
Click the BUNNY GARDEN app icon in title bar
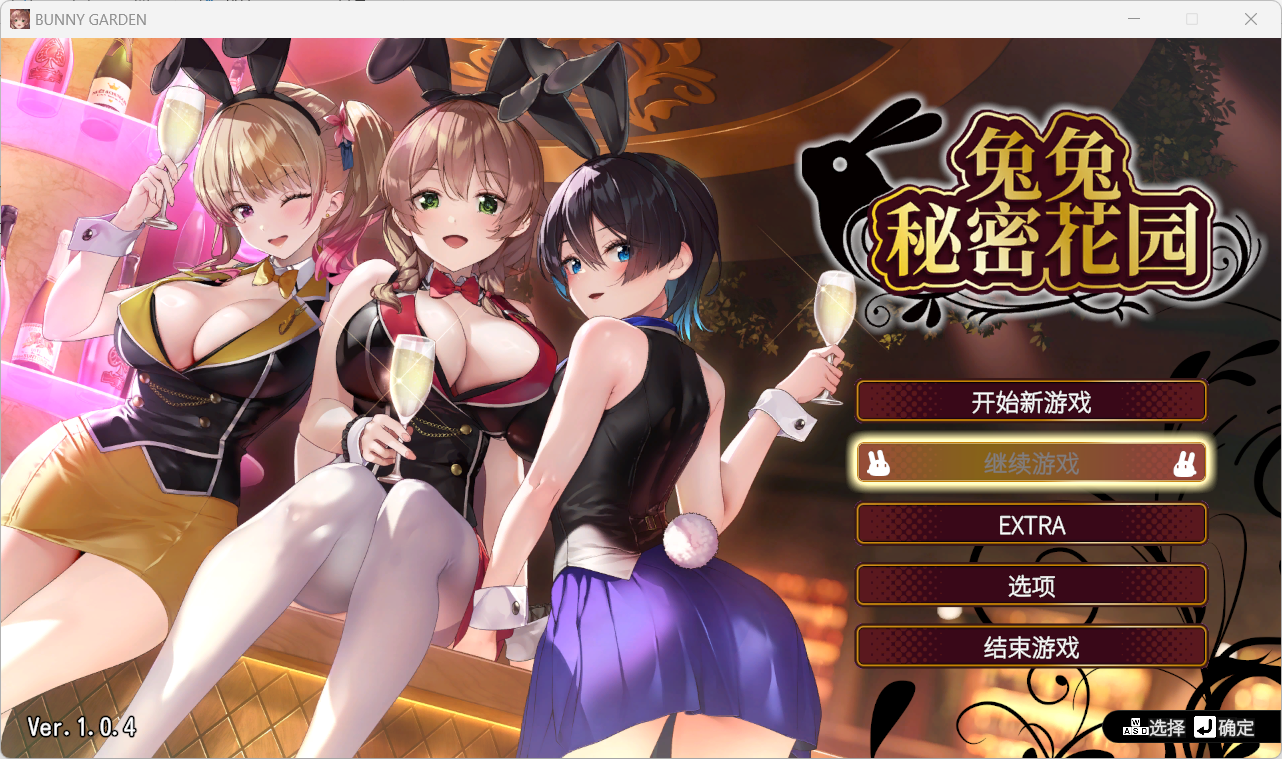coord(19,19)
